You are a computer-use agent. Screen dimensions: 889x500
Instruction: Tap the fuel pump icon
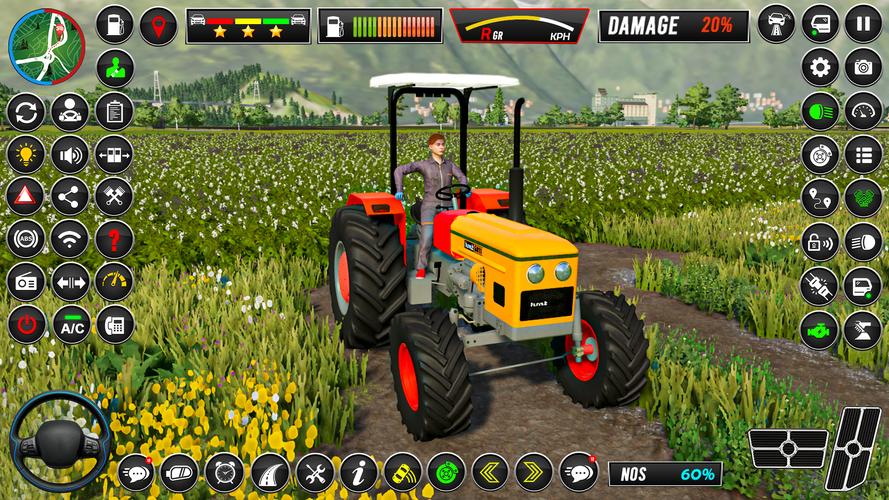[115, 25]
